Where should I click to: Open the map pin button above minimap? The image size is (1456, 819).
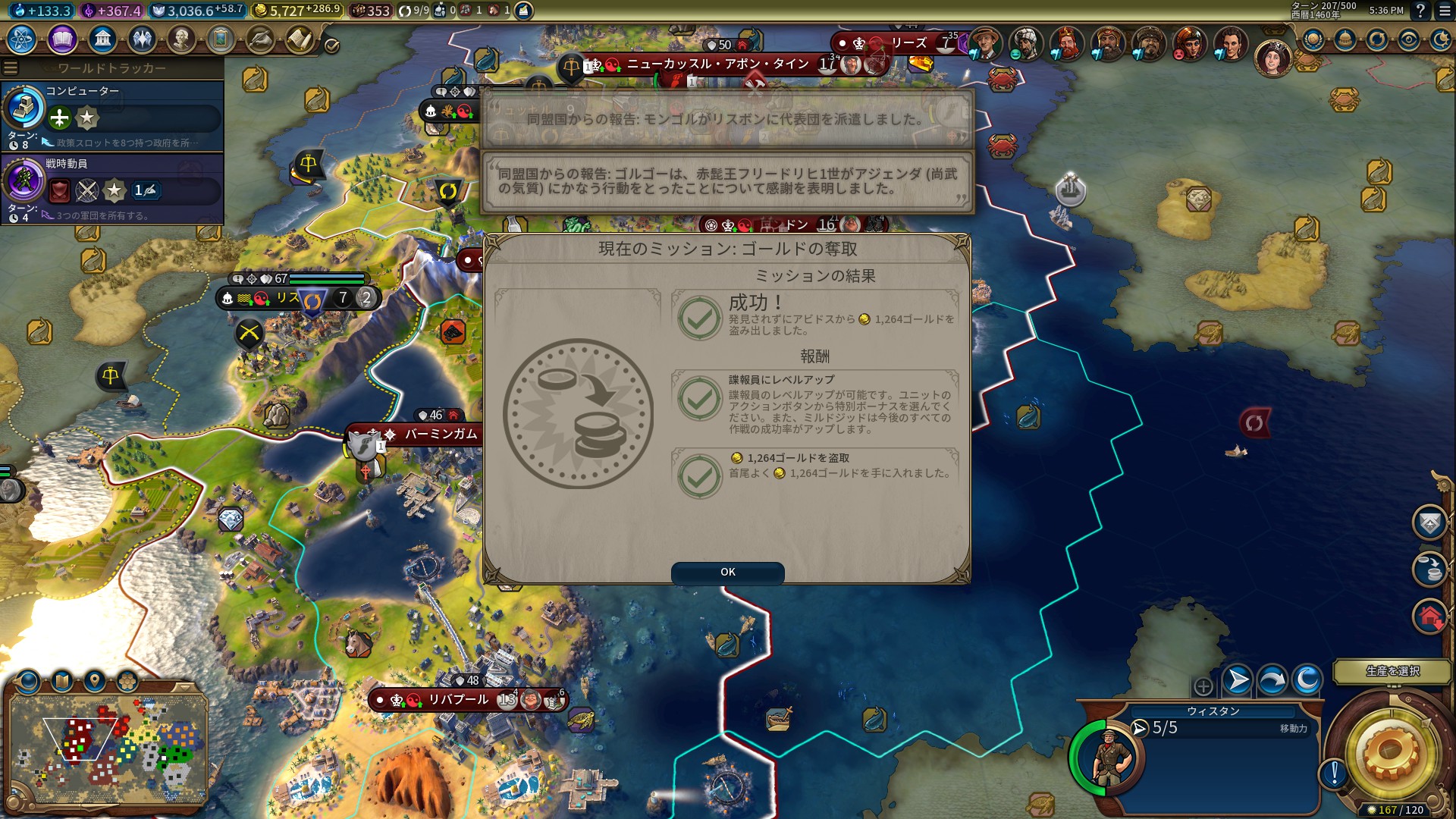click(95, 681)
